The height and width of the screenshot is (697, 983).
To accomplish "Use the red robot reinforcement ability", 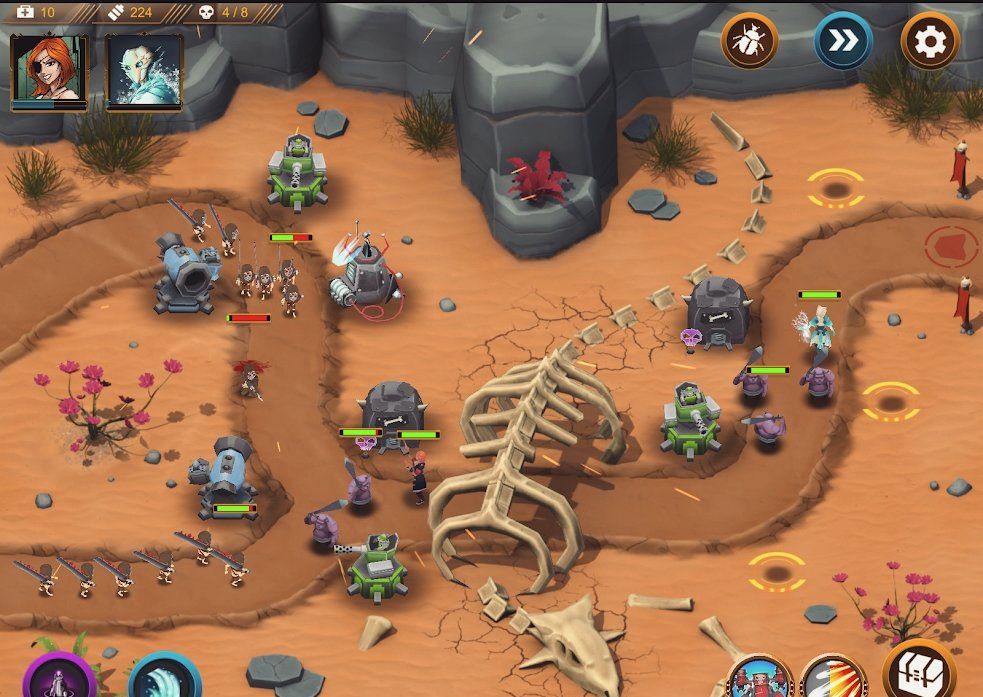I will 759,679.
